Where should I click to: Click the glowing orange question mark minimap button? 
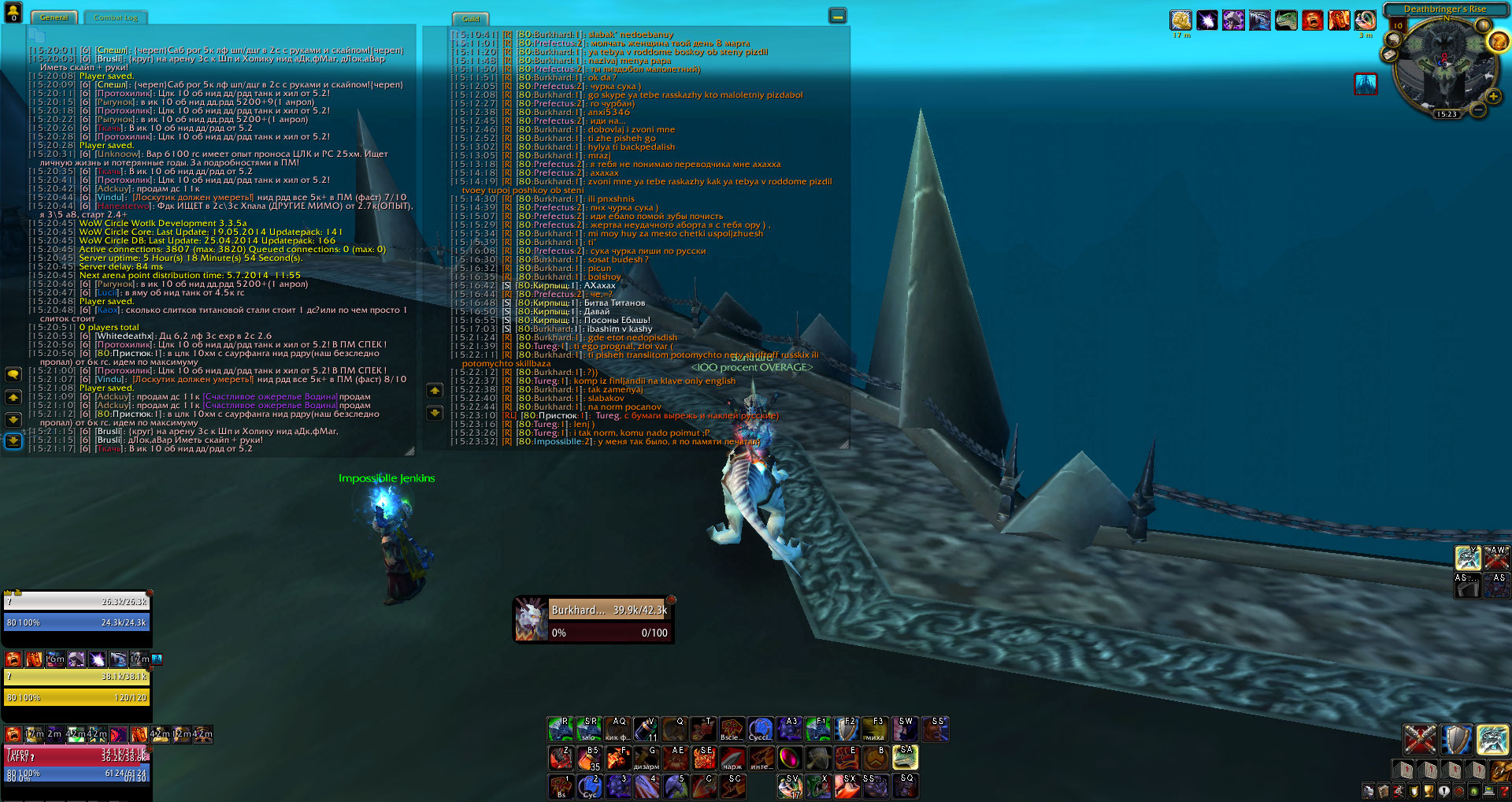pyautogui.click(x=1498, y=42)
